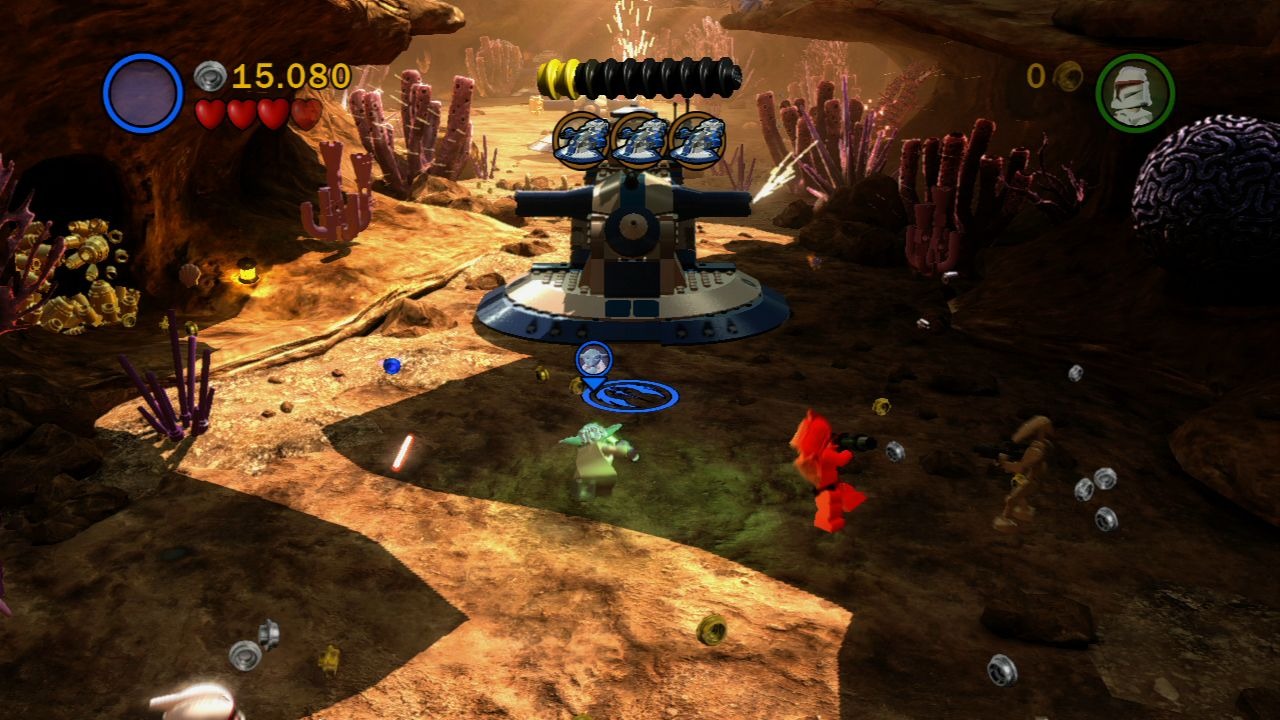The image size is (1280, 720).
Task: Click the blue player marker above Yoda
Action: pyautogui.click(x=593, y=360)
